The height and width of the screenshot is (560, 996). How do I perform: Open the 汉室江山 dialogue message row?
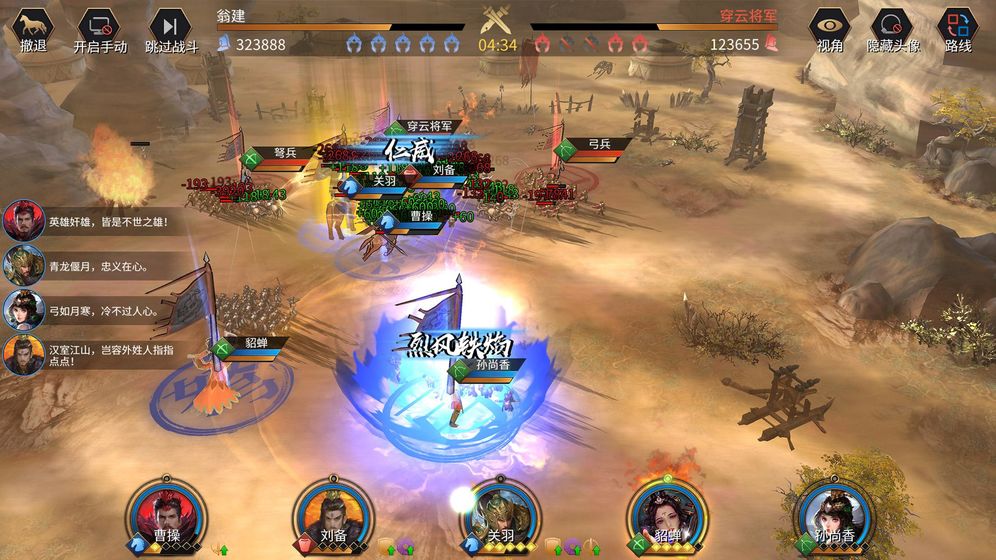pos(95,355)
